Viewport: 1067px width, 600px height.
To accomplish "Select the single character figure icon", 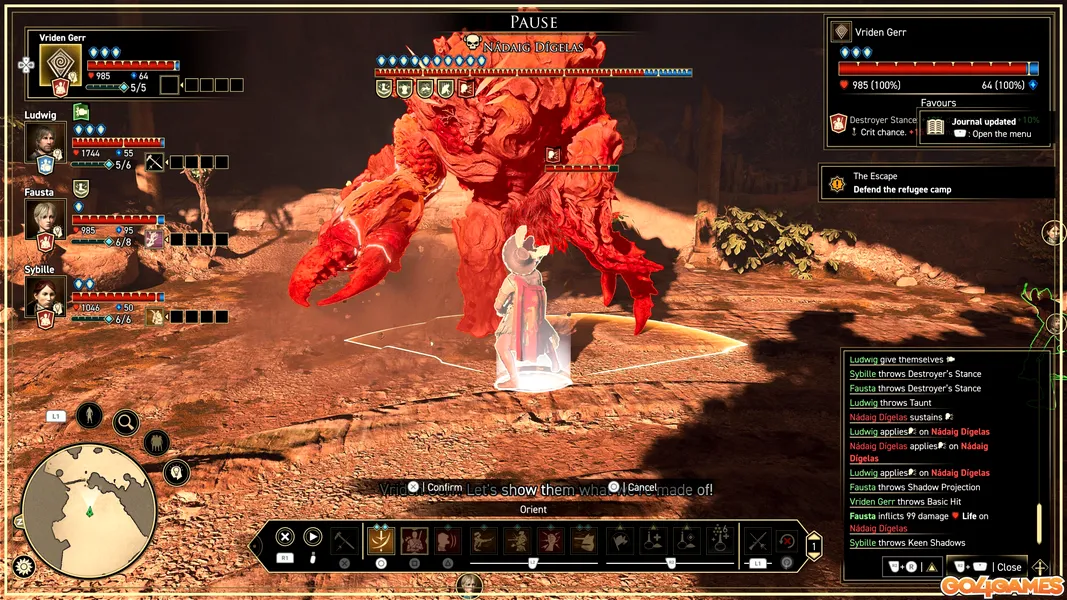I will pos(89,414).
